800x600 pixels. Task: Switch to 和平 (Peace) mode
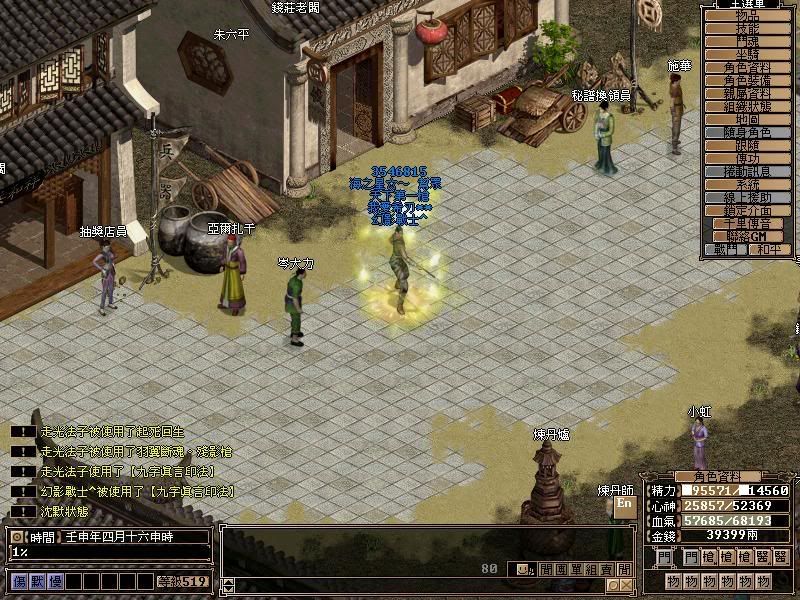(767, 249)
